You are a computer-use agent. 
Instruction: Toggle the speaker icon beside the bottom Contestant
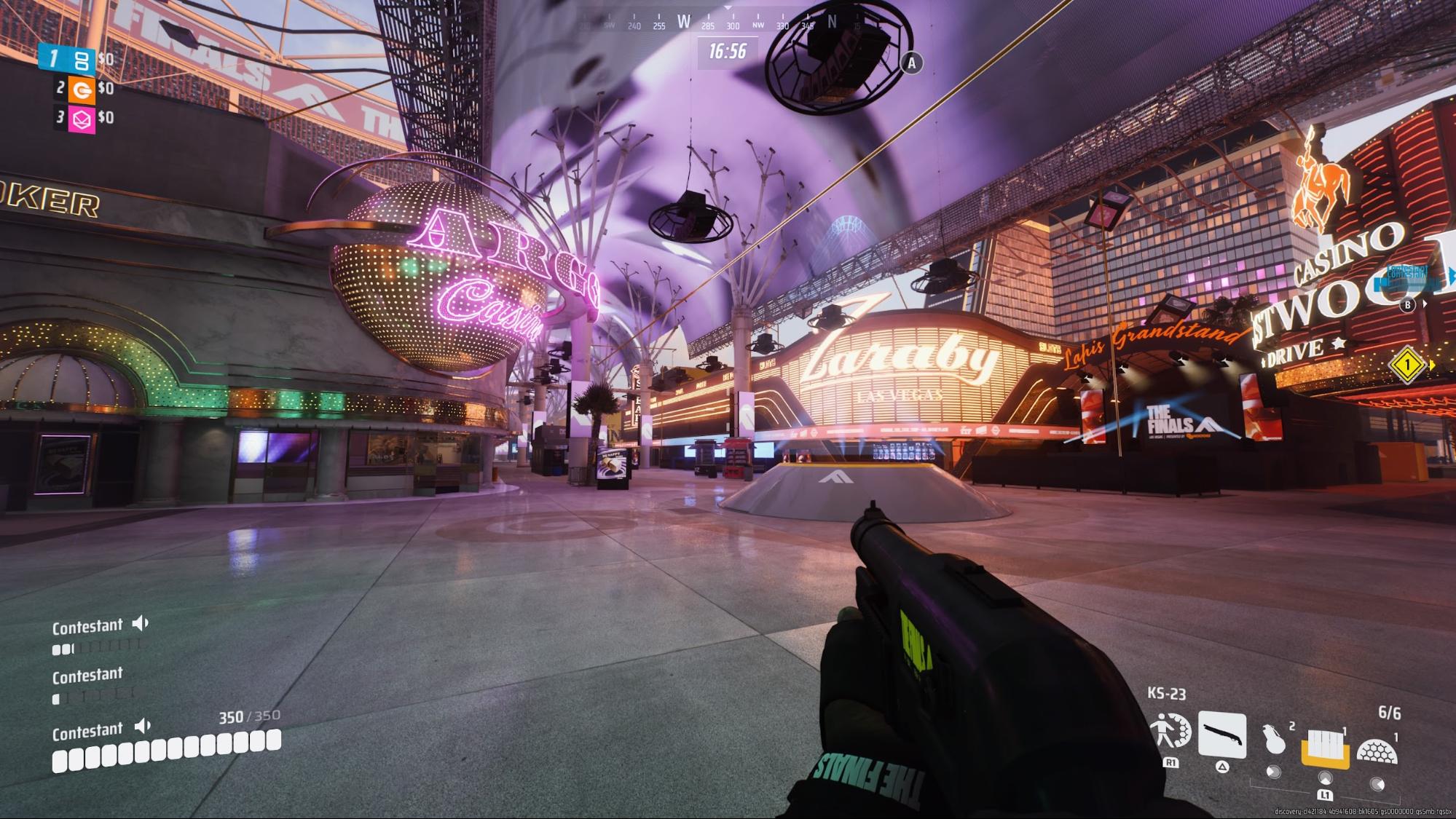[143, 726]
